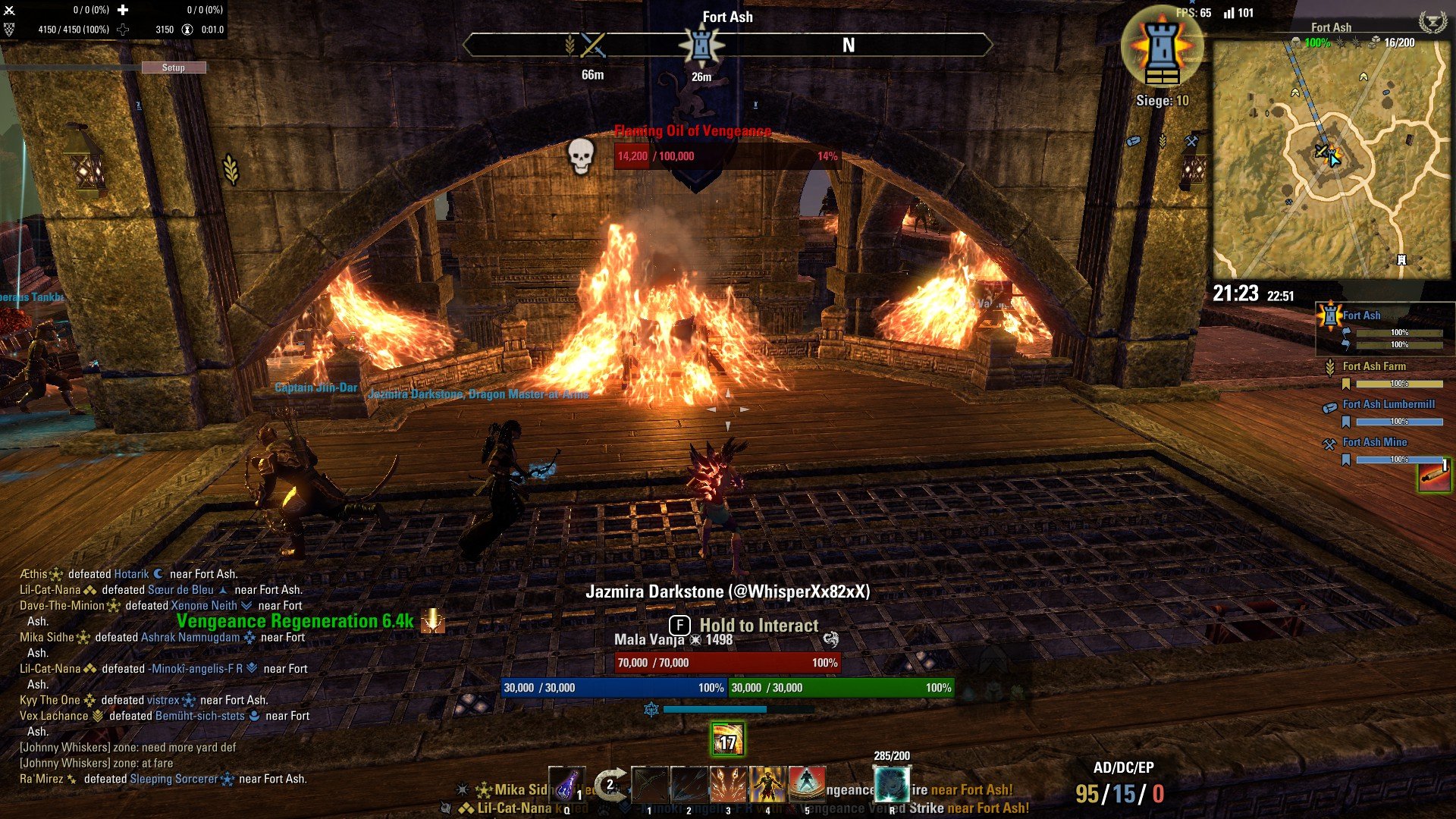Viewport: 1456px width, 819px height.
Task: Click the Vengeance Regeneration buff icon
Action: coord(433,621)
